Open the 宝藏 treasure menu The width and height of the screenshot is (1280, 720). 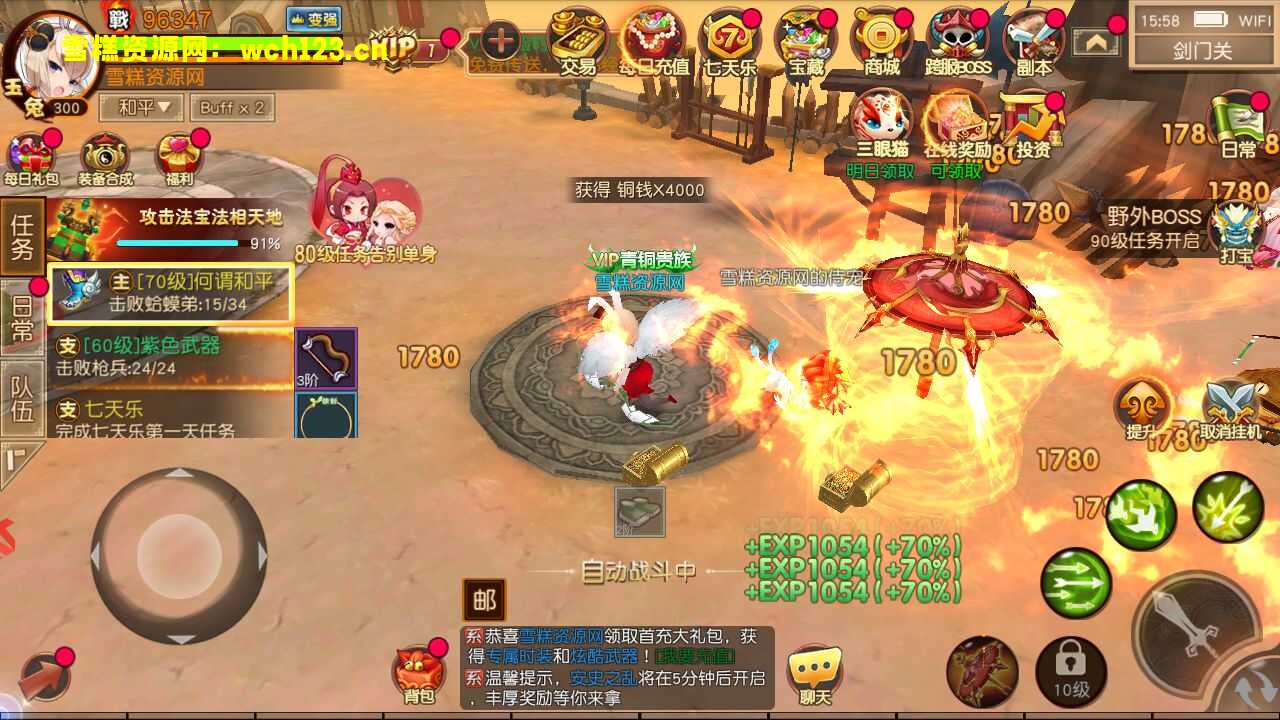click(x=805, y=42)
